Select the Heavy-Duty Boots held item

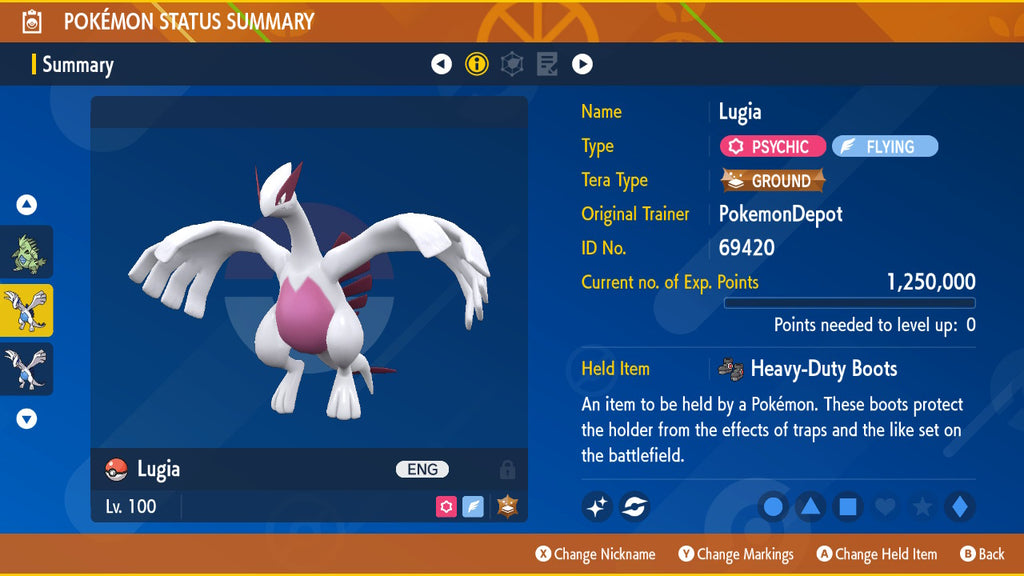[808, 369]
